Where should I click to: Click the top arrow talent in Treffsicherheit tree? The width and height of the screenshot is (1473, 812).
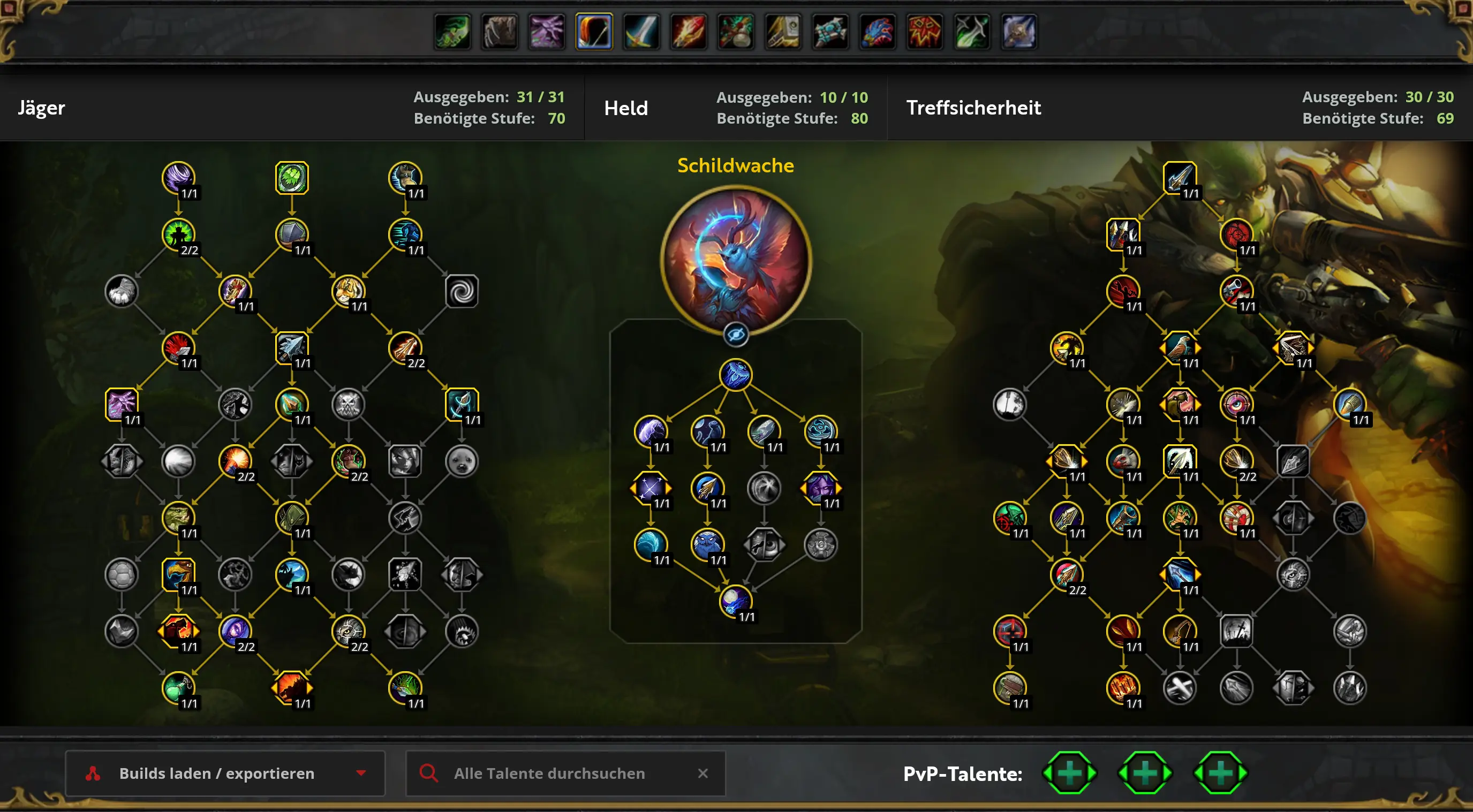(1179, 177)
